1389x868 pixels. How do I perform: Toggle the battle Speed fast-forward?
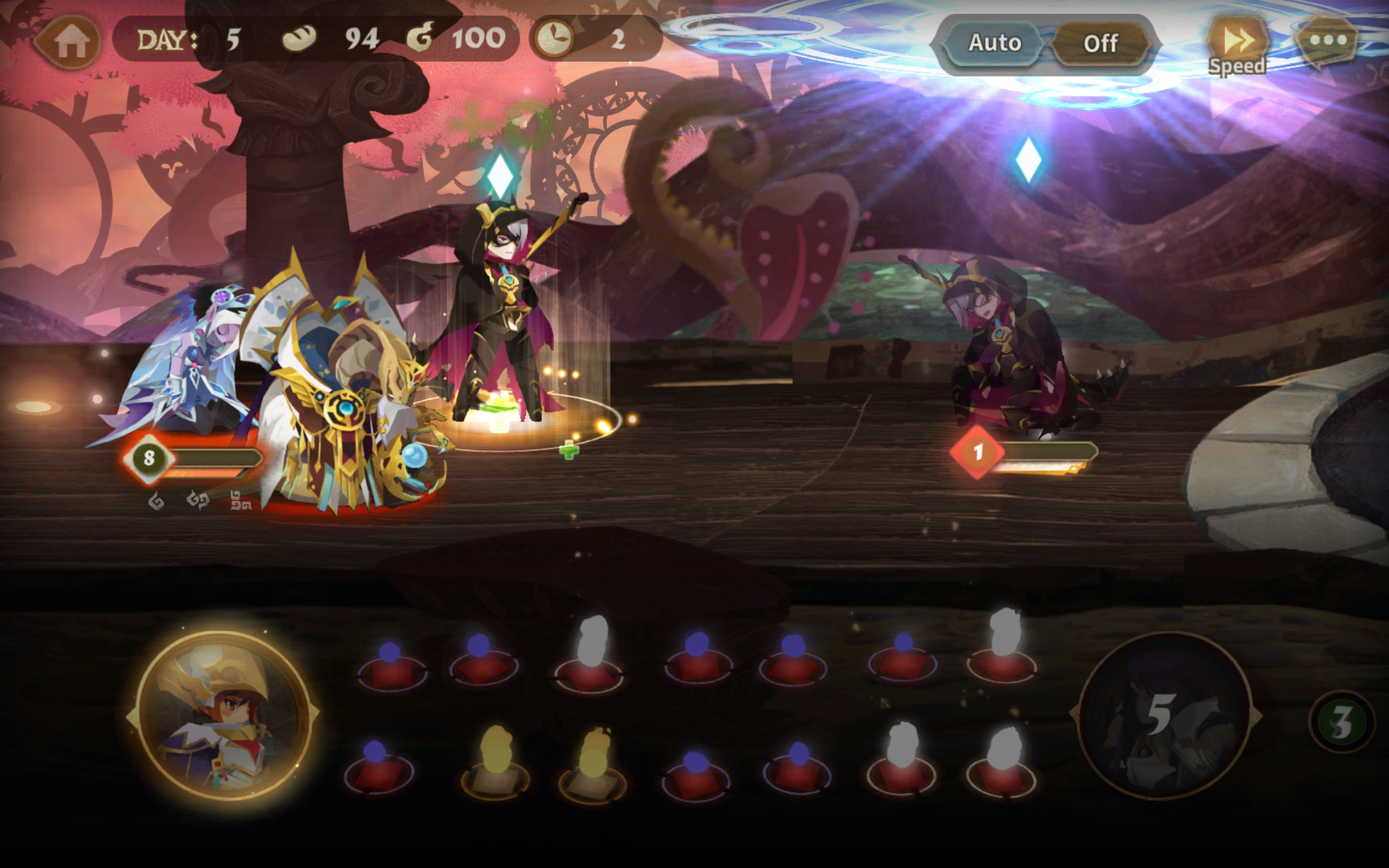[x=1237, y=47]
